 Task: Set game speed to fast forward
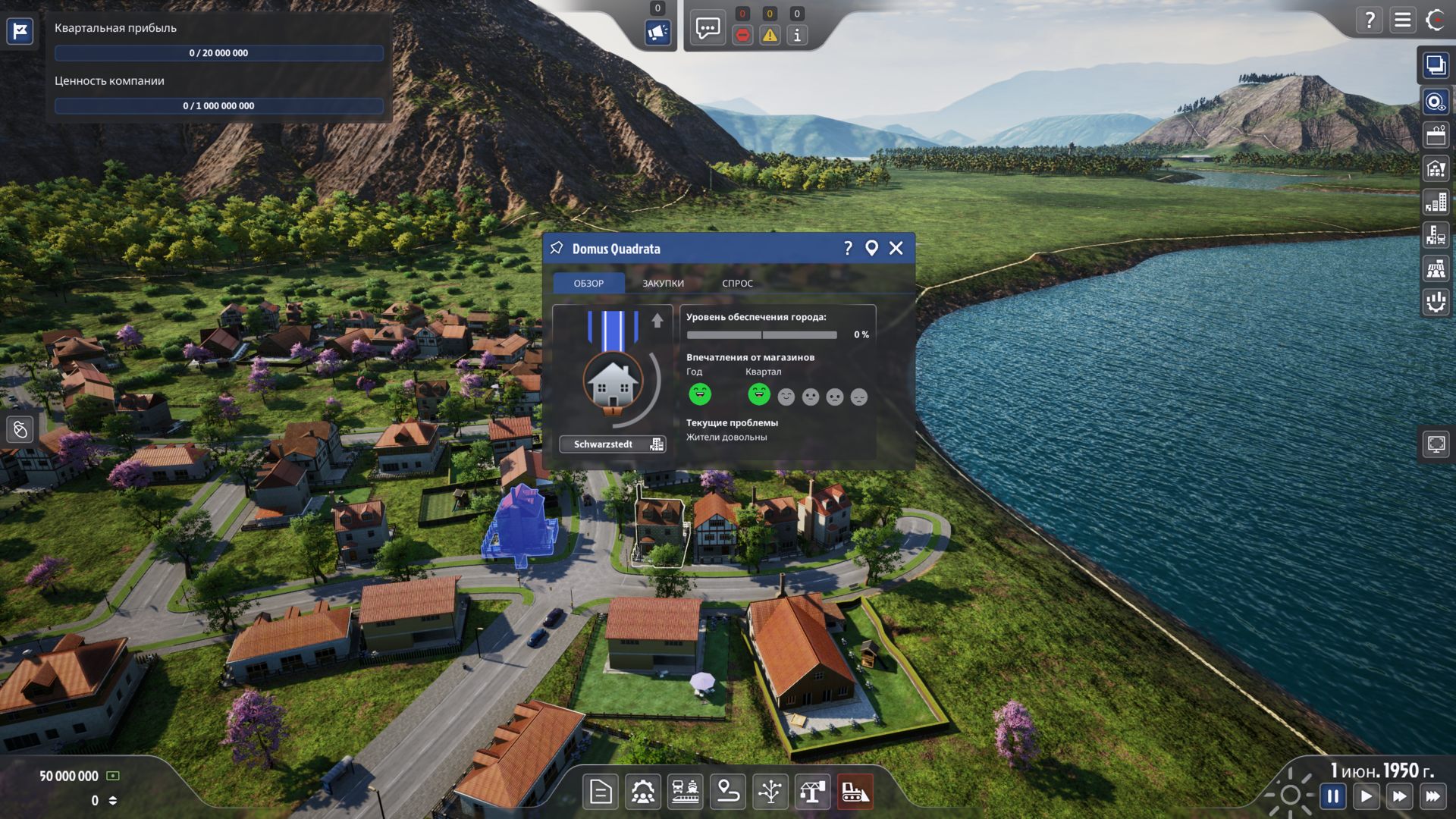tap(1399, 795)
